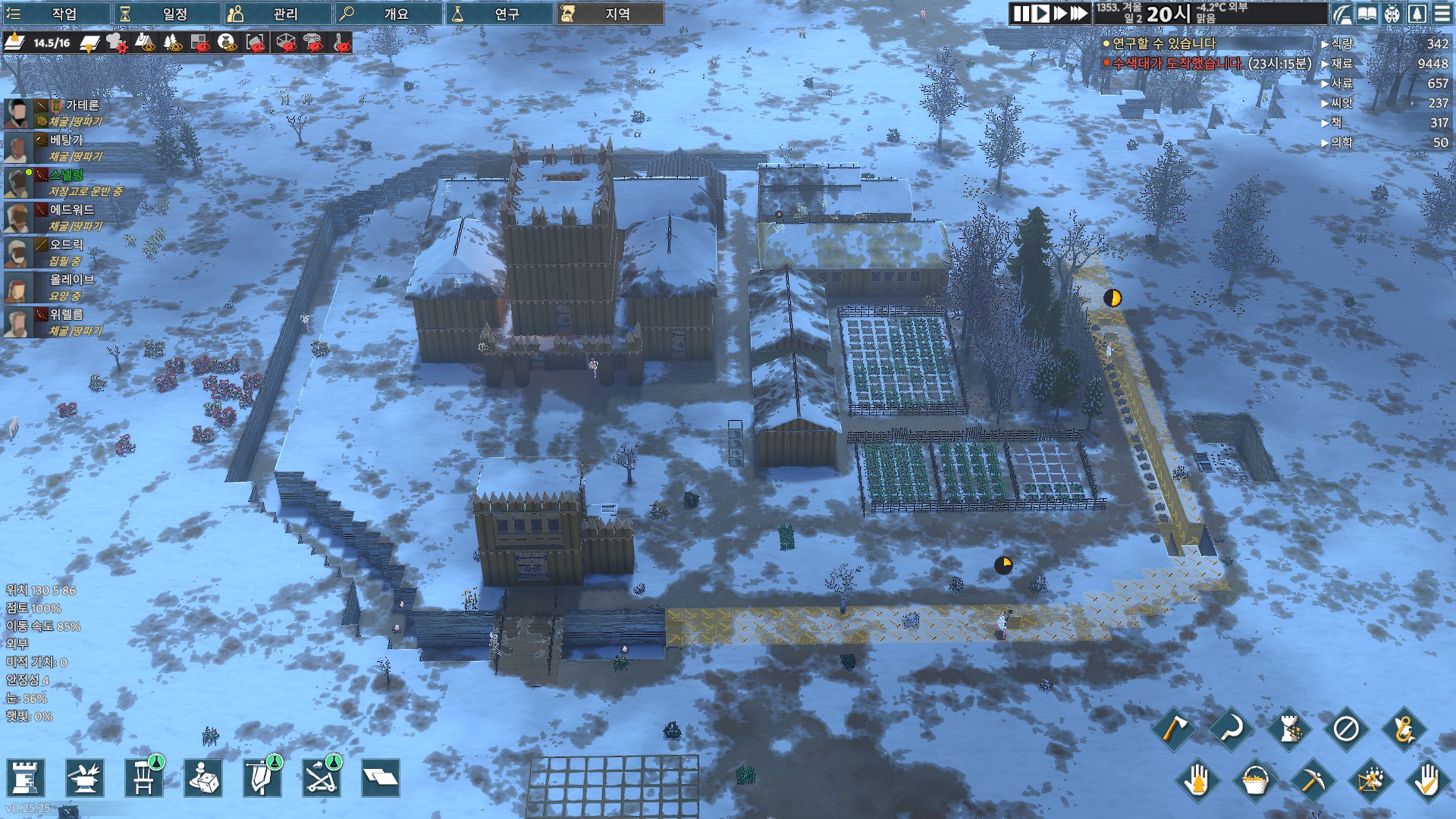Open the 작업 (Jobs) menu
This screenshot has height=819, width=1456.
[57, 14]
